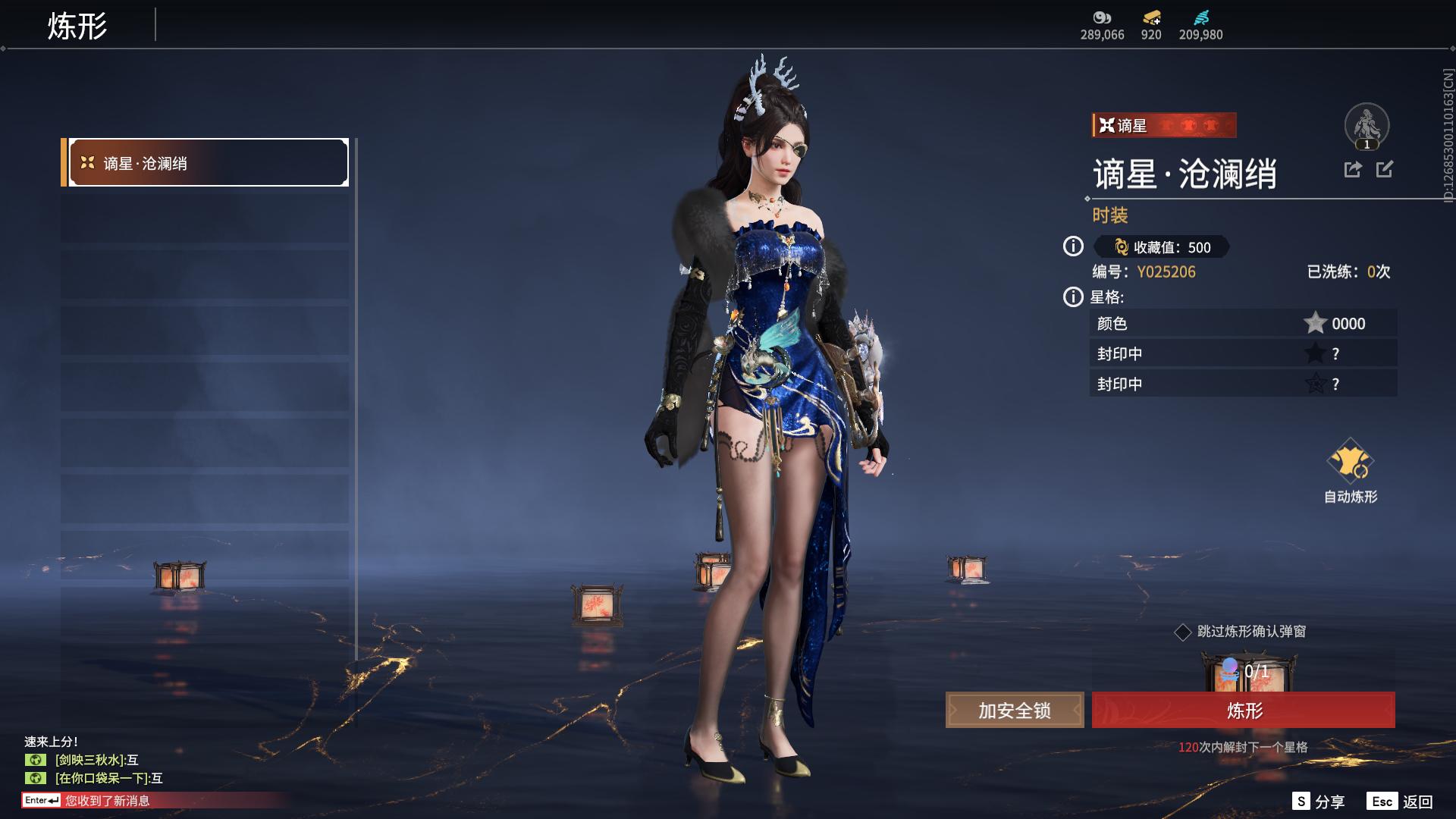
Task: Click the 分享 share button
Action: (x=1319, y=802)
